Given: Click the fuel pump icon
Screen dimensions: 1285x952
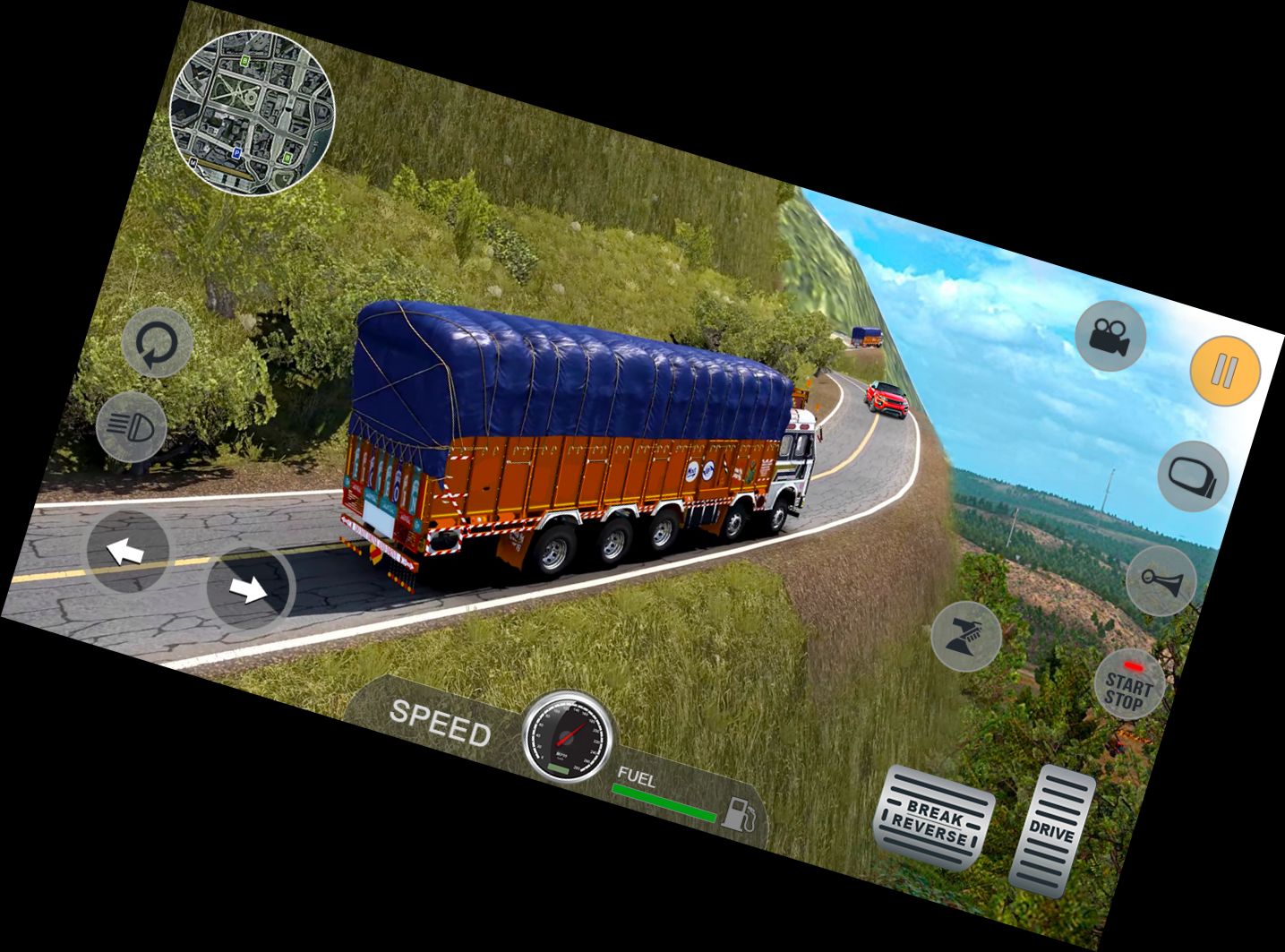Looking at the screenshot, I should [741, 812].
